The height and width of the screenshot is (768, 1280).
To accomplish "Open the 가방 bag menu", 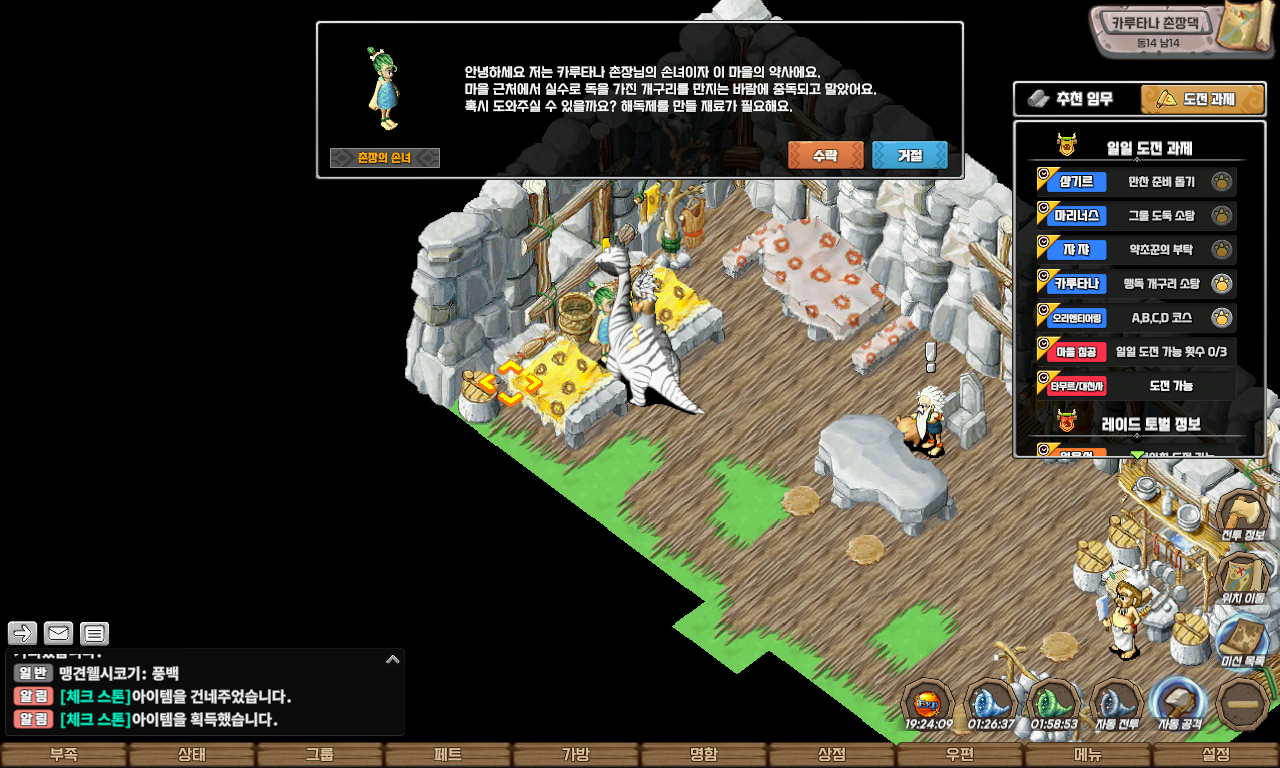I will 576,755.
